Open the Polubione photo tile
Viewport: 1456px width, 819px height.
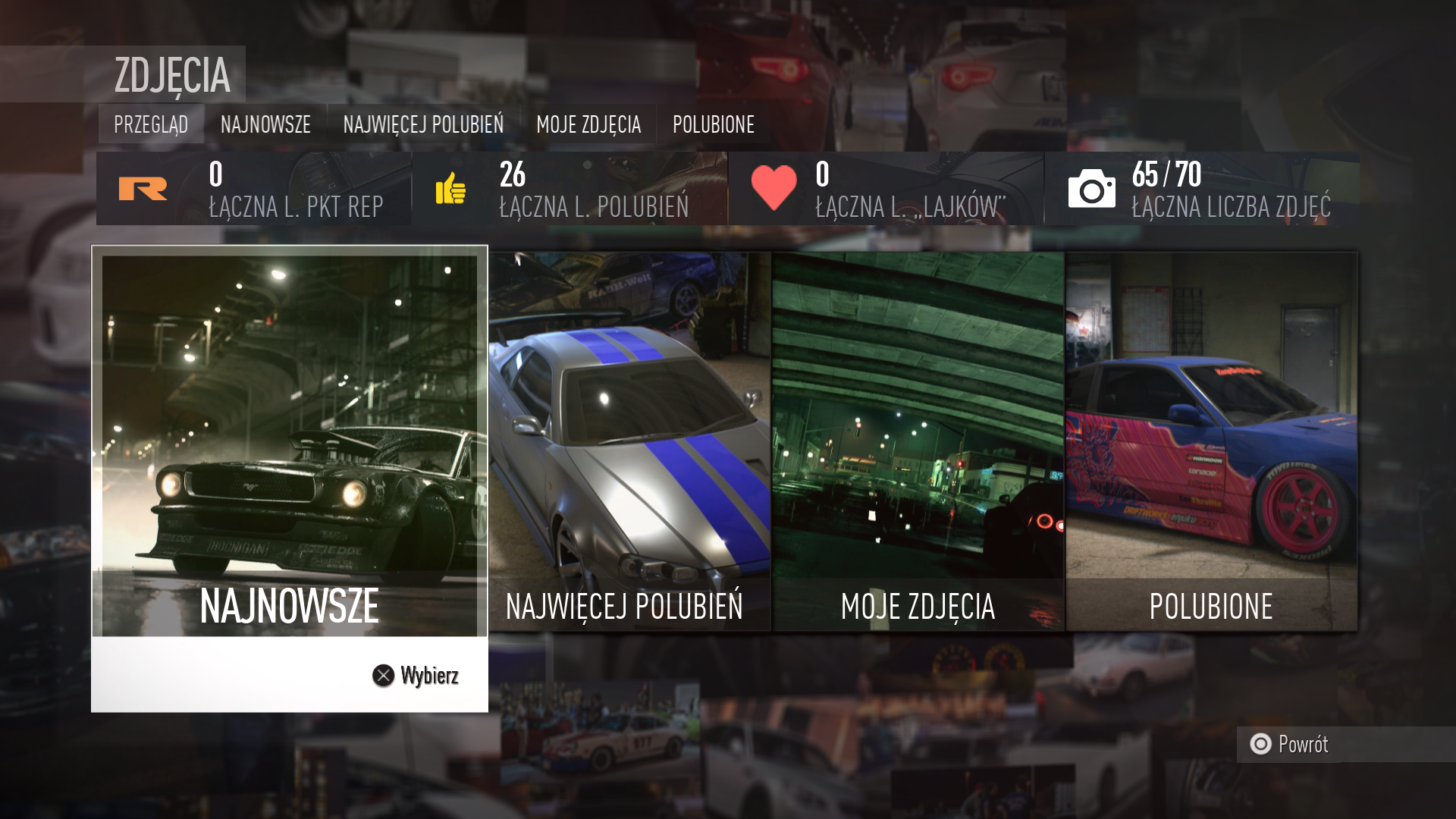[1211, 441]
